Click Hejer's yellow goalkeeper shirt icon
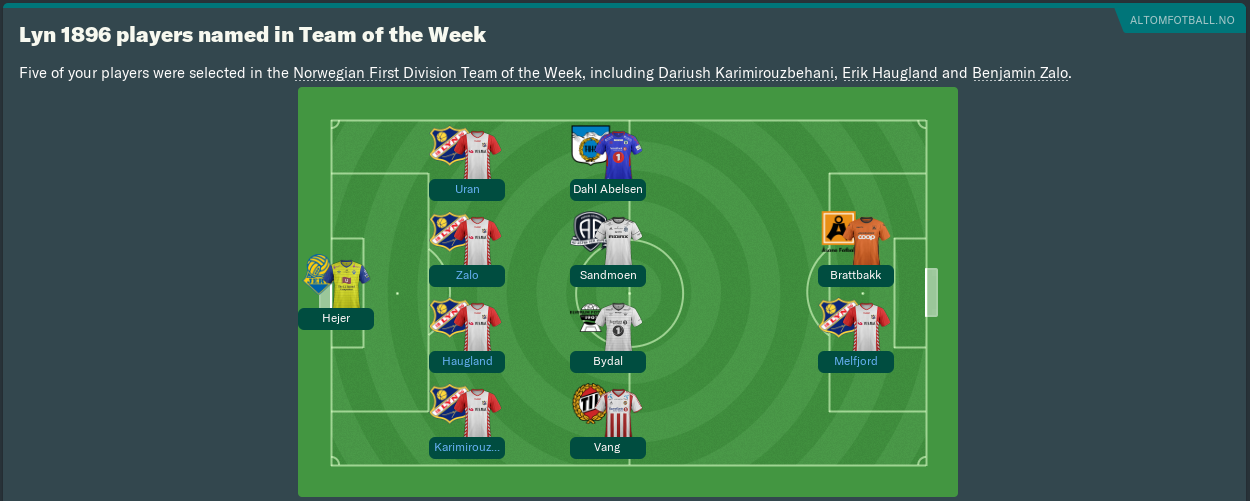The height and width of the screenshot is (501, 1250). point(346,285)
